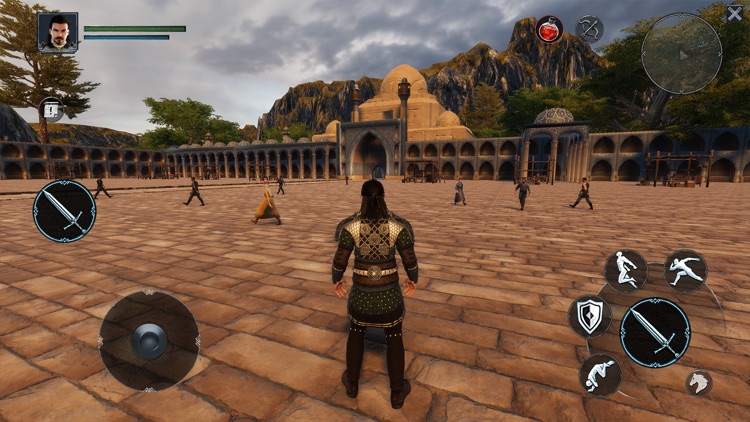Raise the shield to block
The width and height of the screenshot is (750, 422).
590,316
